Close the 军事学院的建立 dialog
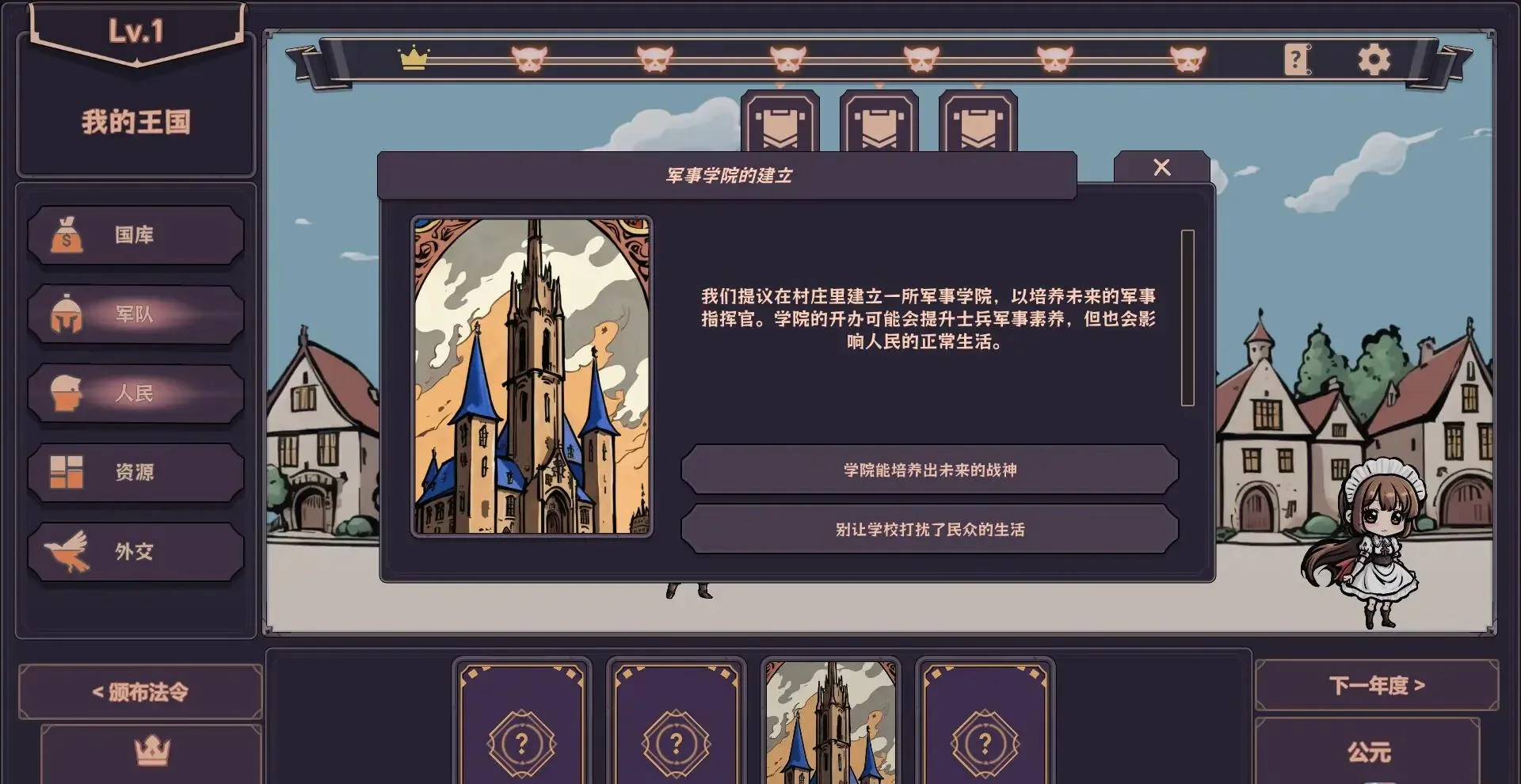Screen dimensions: 1521x784 point(1162,167)
